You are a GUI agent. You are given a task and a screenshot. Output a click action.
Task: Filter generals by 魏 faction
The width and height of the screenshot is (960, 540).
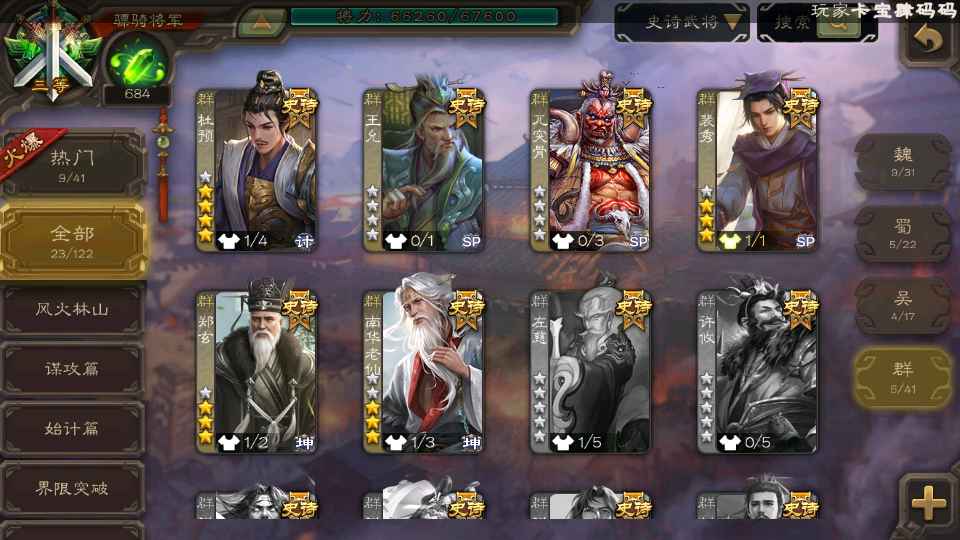coord(903,161)
